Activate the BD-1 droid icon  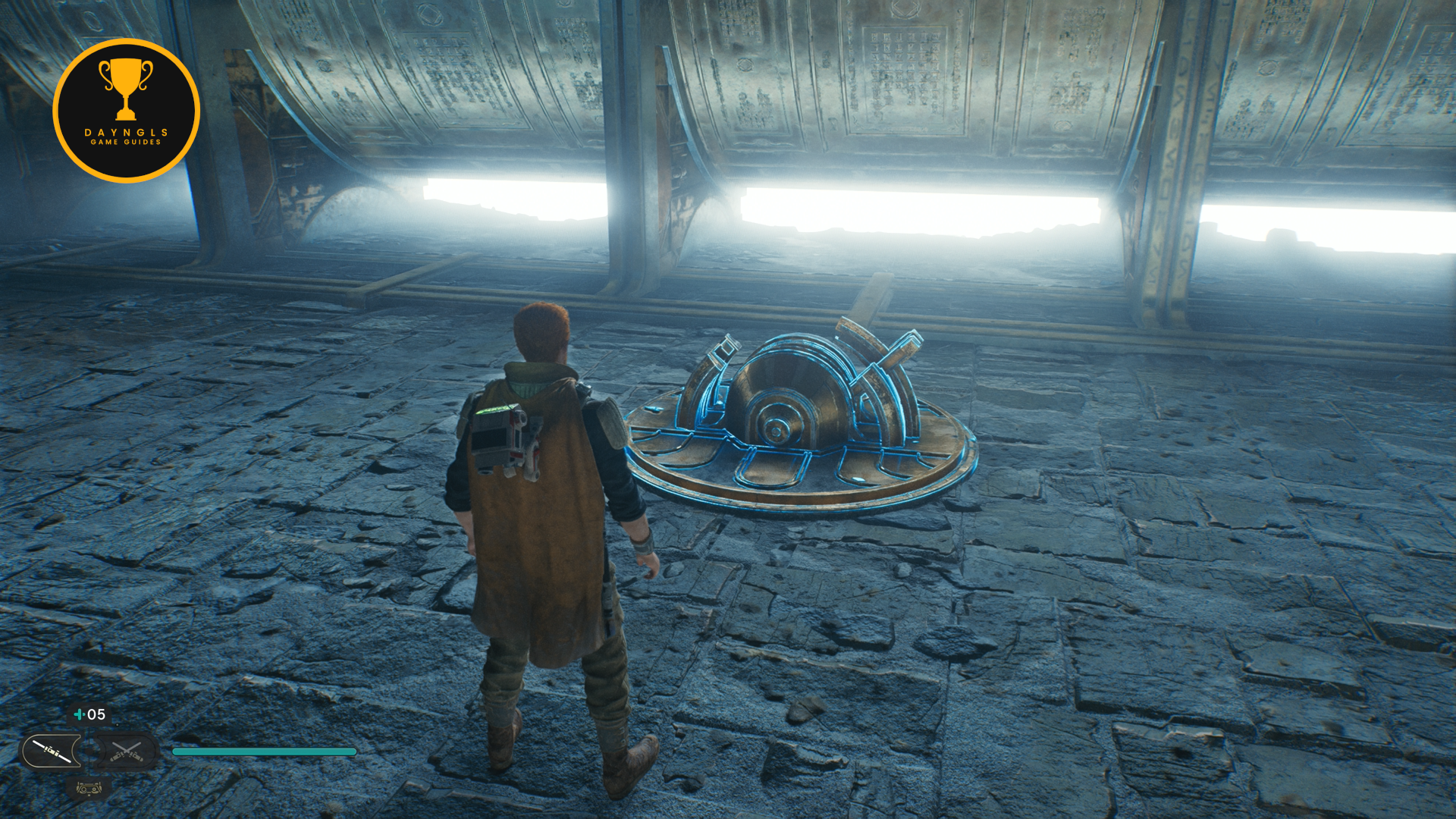click(89, 789)
